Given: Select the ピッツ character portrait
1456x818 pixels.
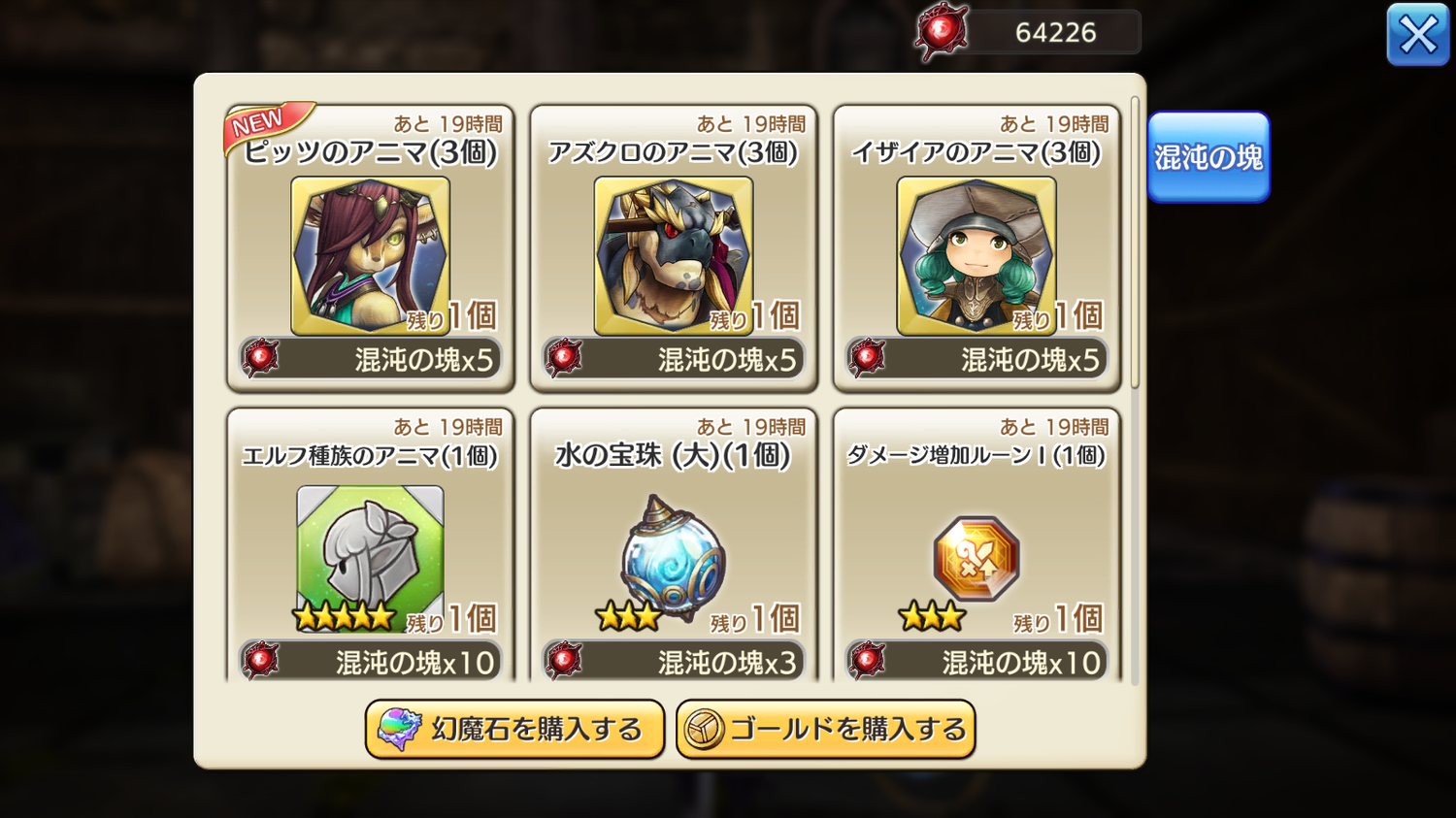Looking at the screenshot, I should click(370, 255).
